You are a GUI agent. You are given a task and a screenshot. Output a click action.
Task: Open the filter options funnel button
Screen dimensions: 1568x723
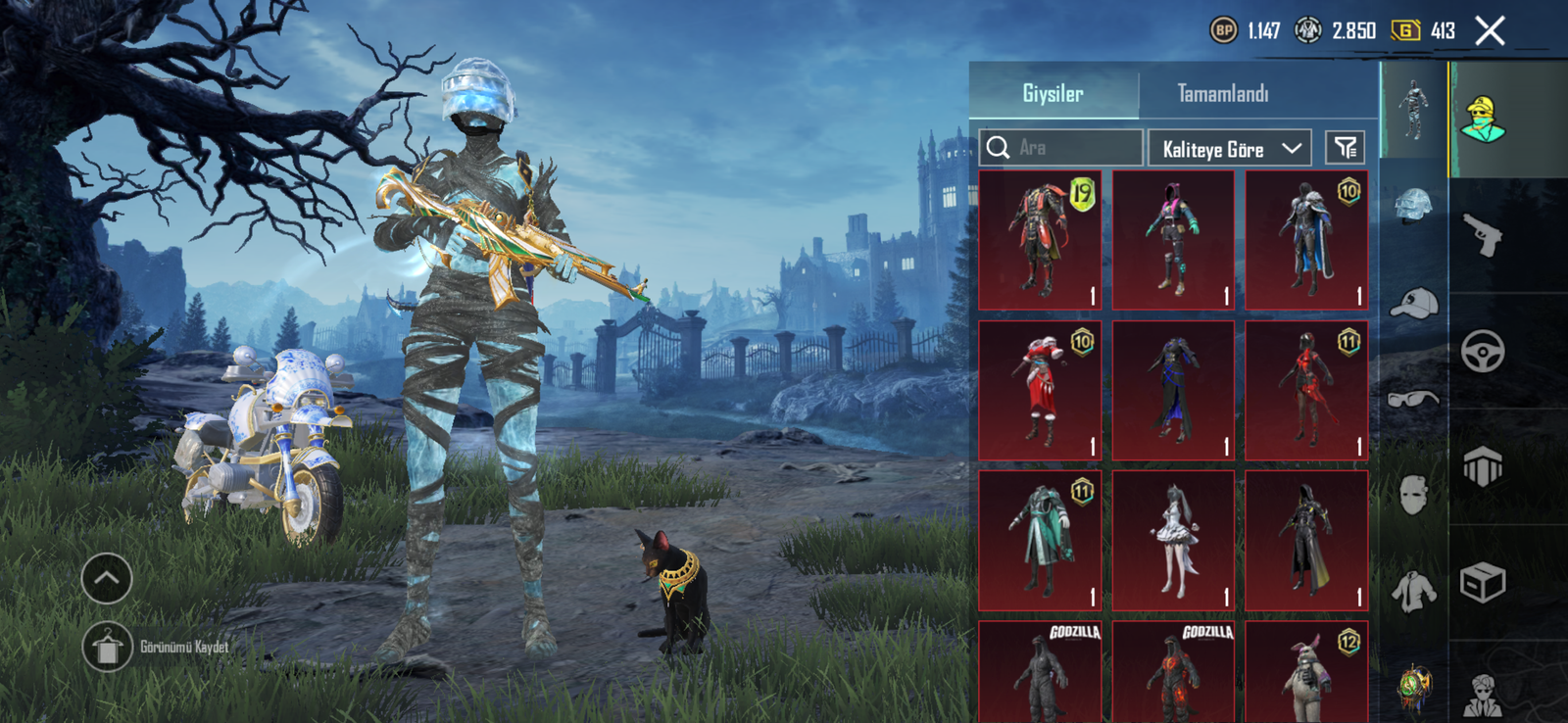[x=1345, y=148]
